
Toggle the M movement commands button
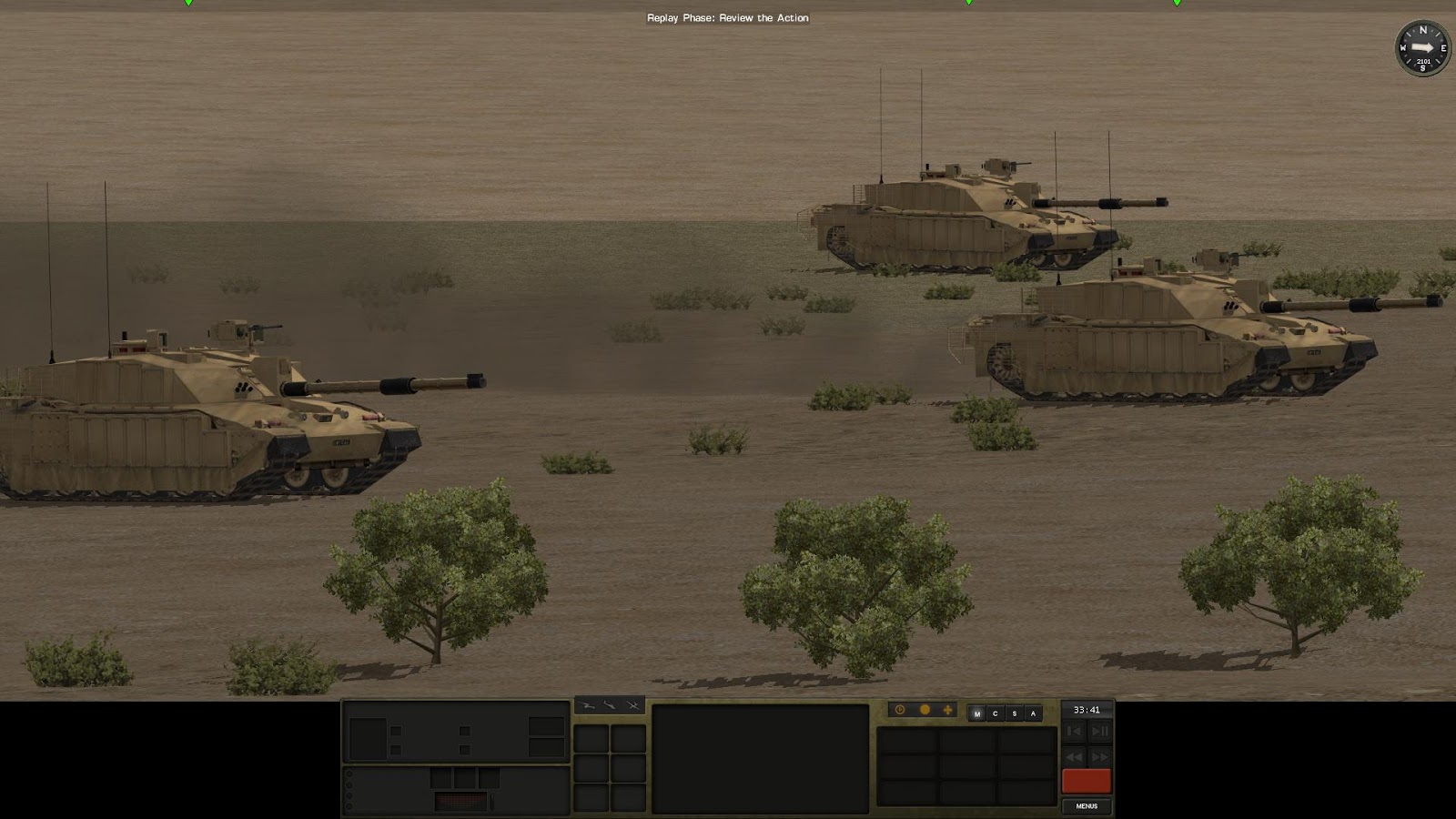click(x=976, y=713)
